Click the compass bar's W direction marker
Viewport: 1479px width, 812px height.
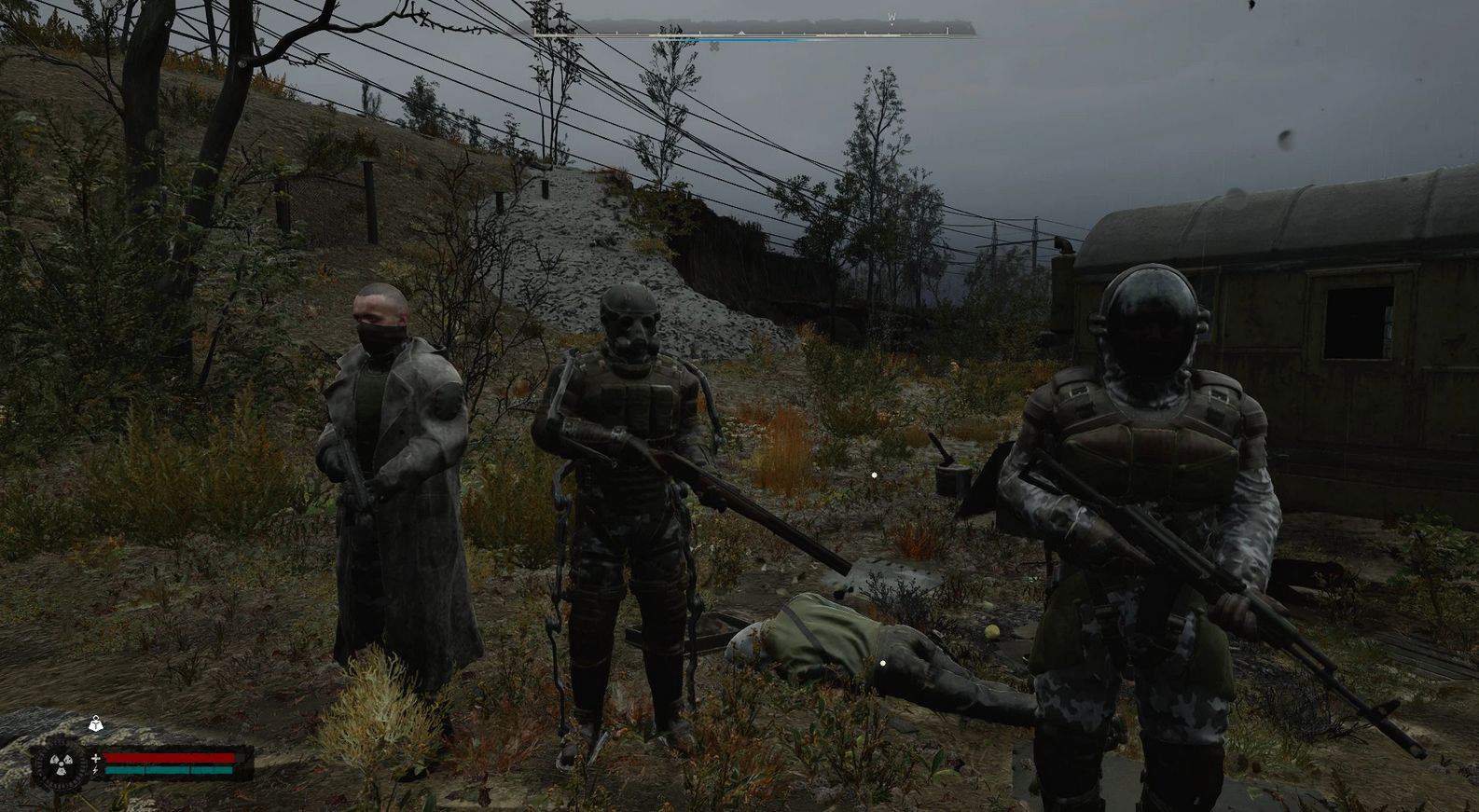point(892,17)
